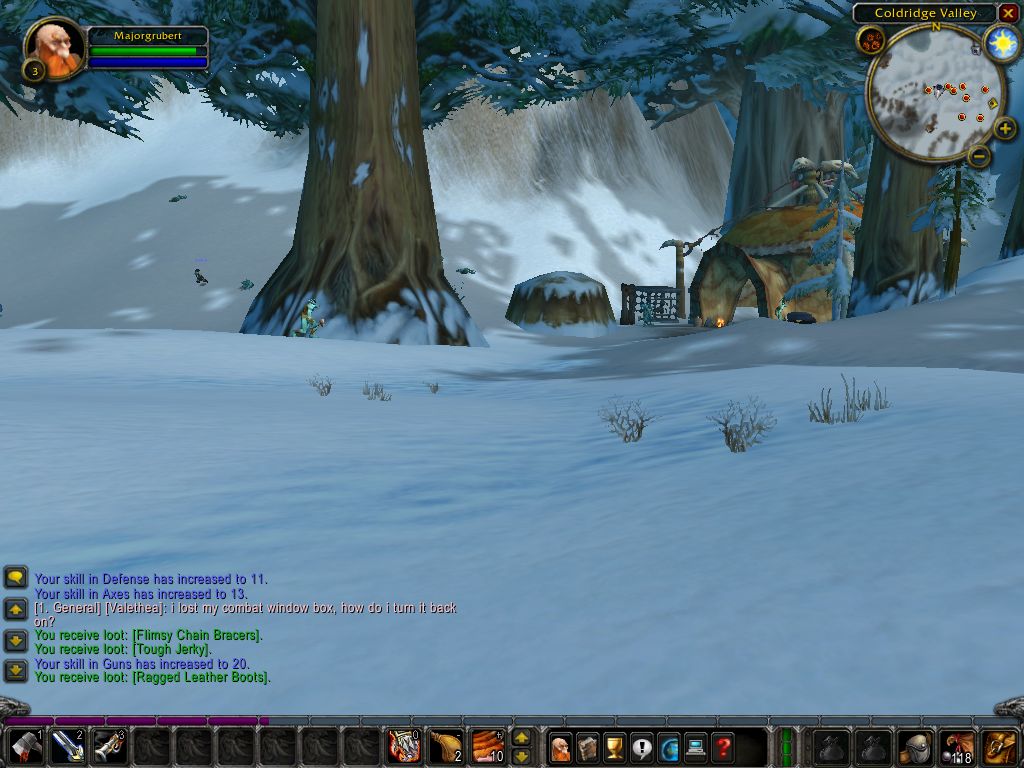1024x768 pixels.
Task: Click the sun day-night indicator
Action: (x=1001, y=42)
